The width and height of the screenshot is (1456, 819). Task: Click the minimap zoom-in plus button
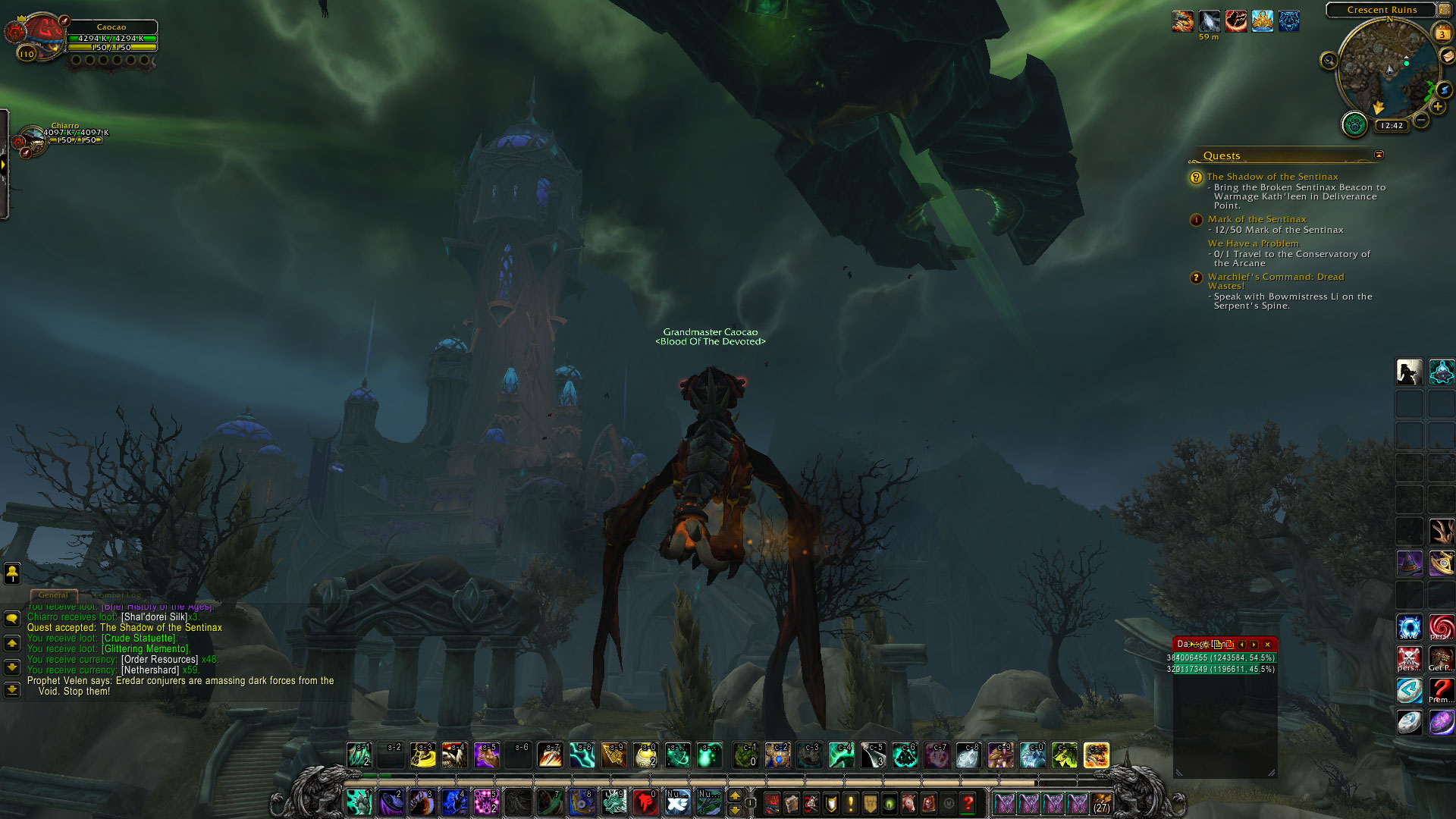pos(1437,107)
